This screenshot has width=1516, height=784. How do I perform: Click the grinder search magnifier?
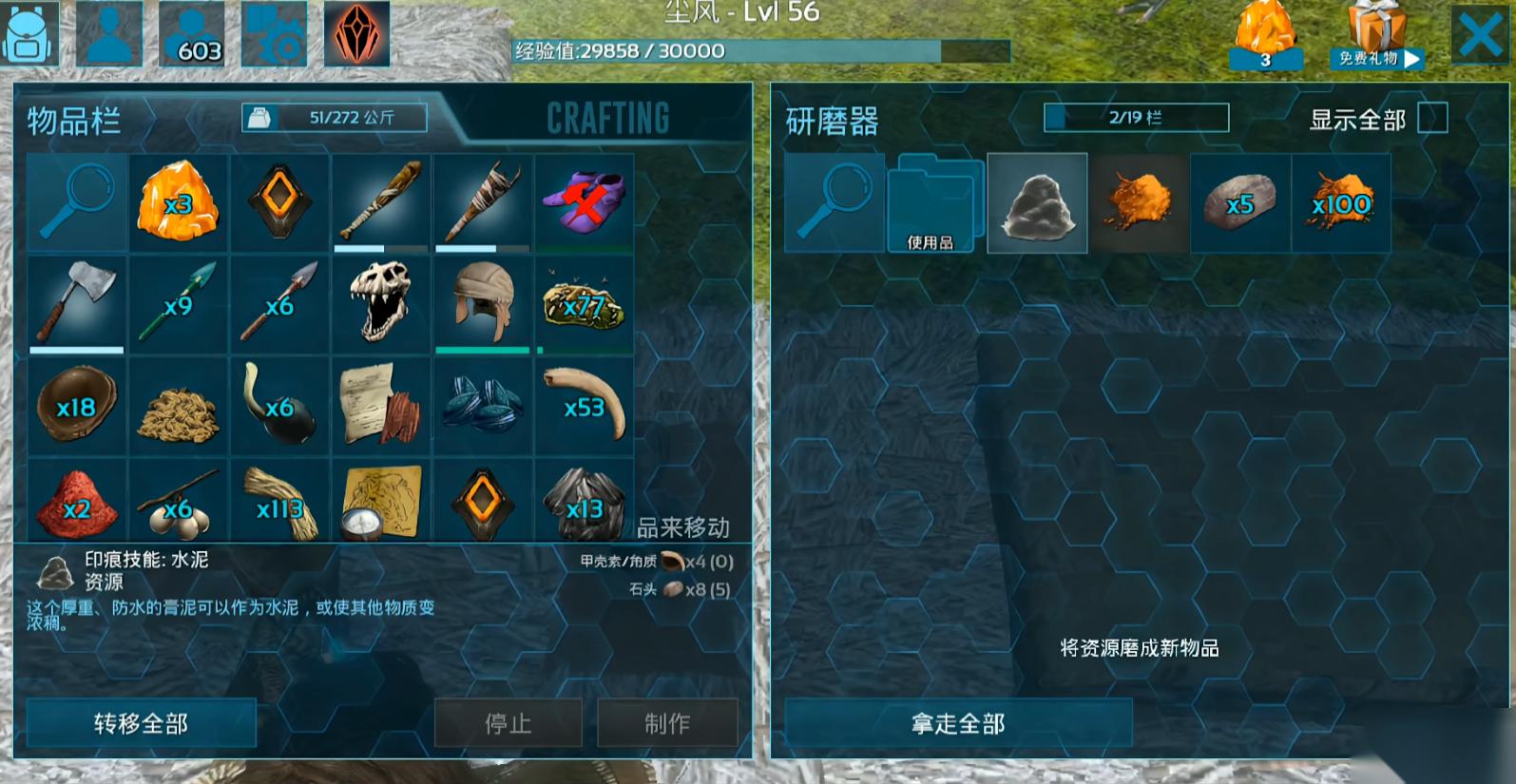[x=834, y=202]
